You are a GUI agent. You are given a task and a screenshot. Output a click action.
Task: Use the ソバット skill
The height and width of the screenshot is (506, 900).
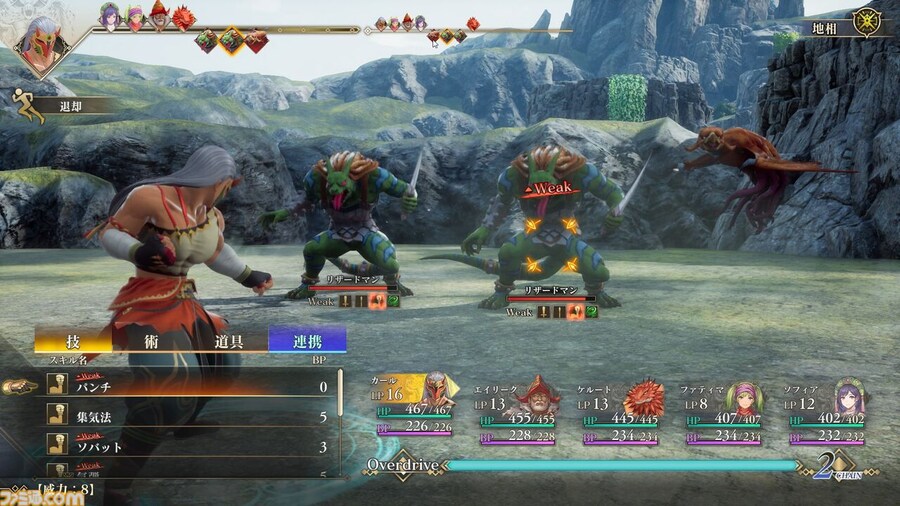tap(190, 447)
